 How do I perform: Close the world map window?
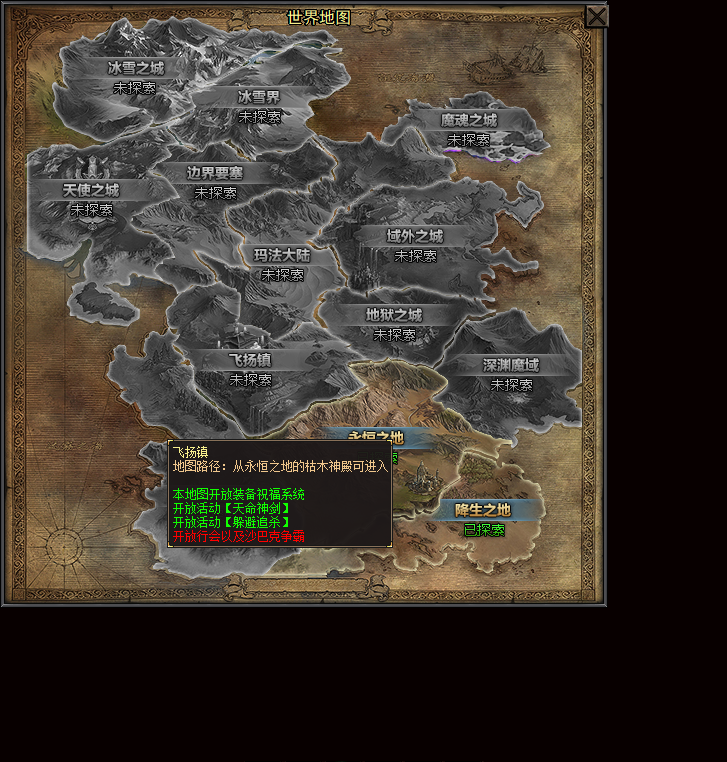tap(596, 16)
